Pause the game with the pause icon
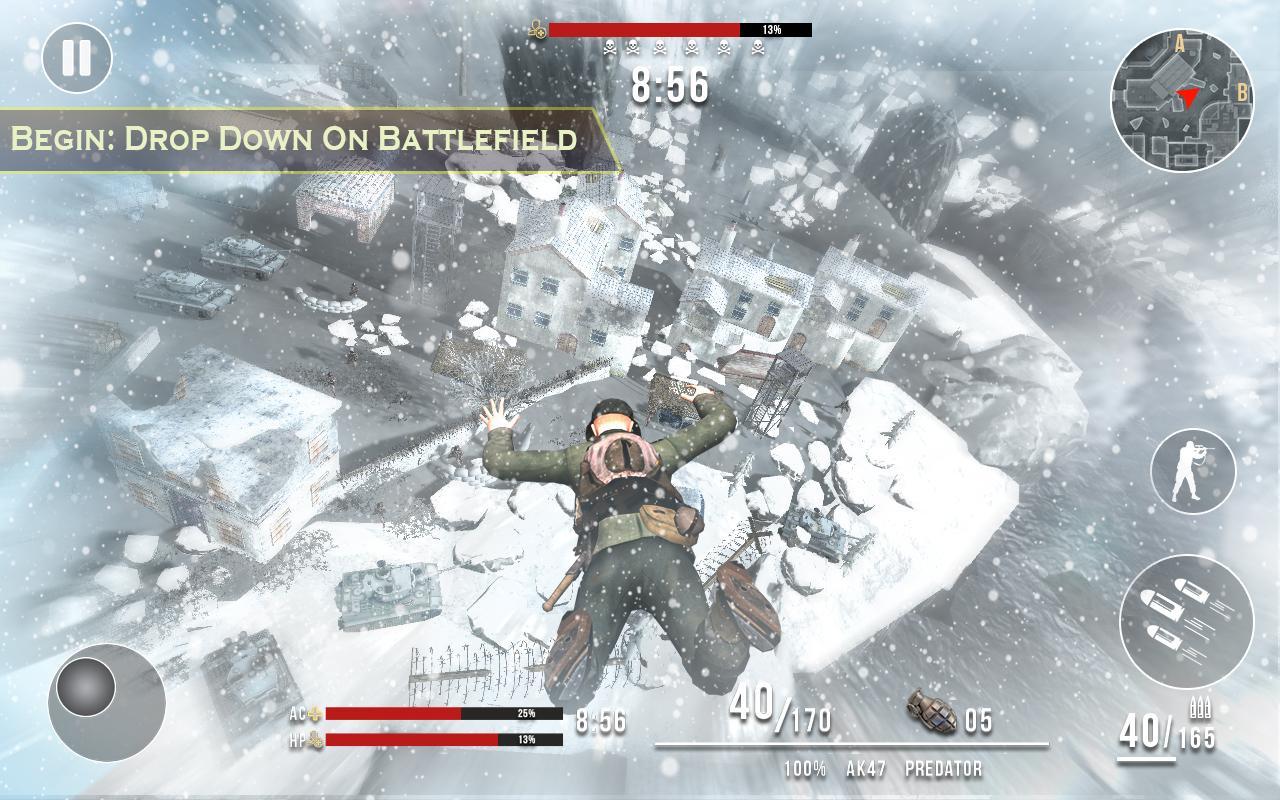Image resolution: width=1280 pixels, height=800 pixels. pyautogui.click(x=76, y=57)
